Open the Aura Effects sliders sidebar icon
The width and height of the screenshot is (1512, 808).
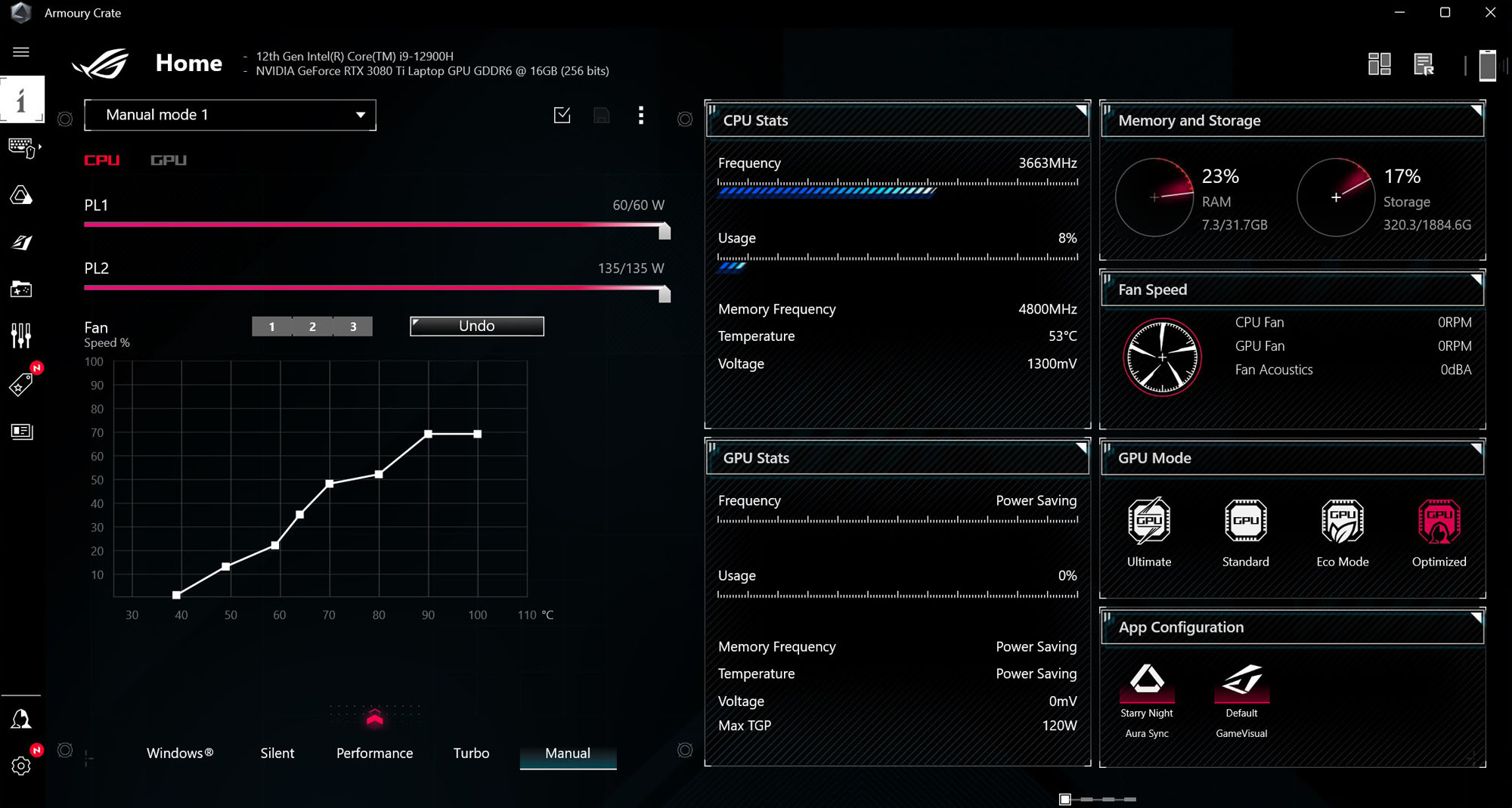(x=20, y=334)
